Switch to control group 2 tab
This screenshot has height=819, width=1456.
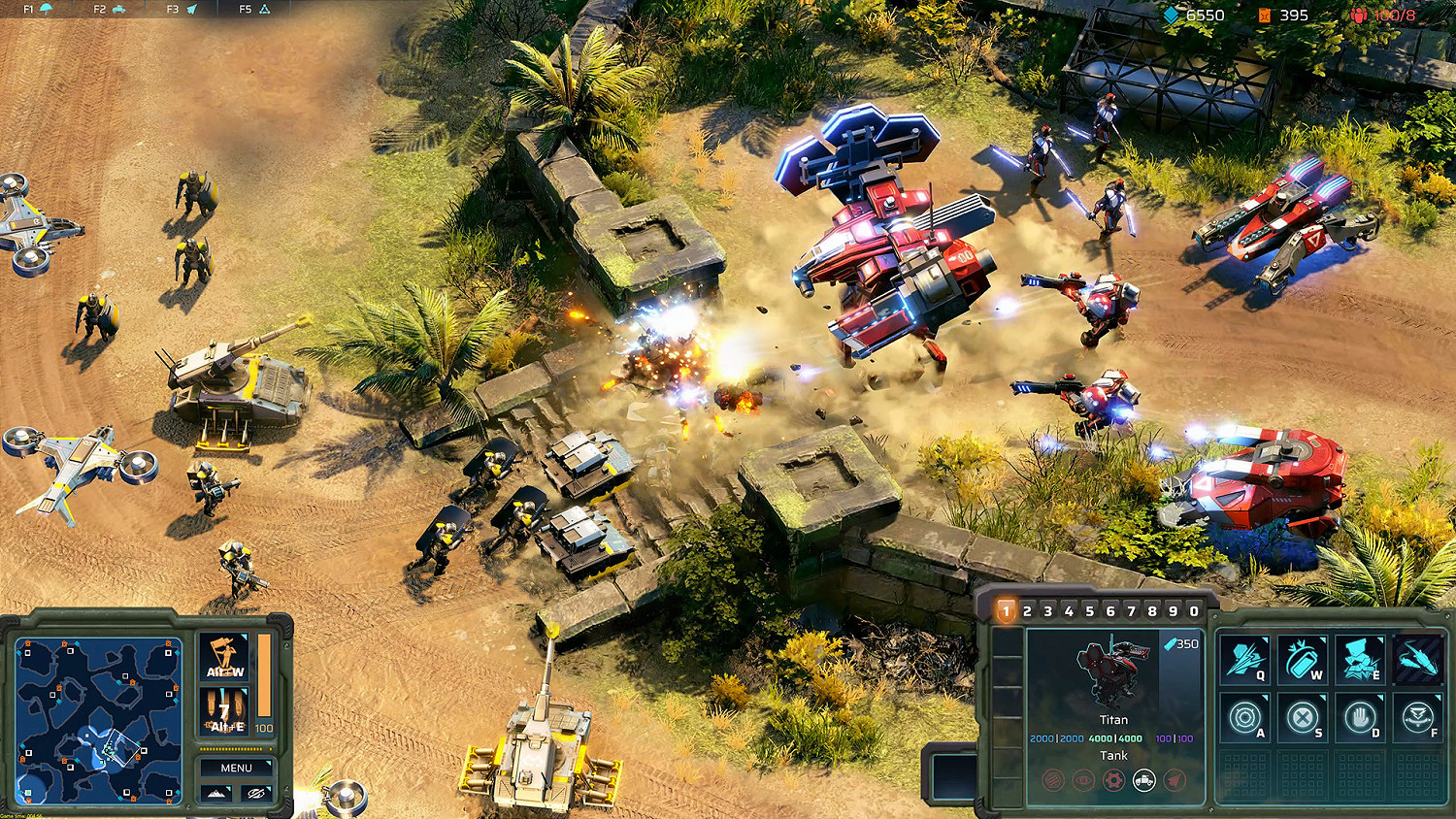point(1027,610)
